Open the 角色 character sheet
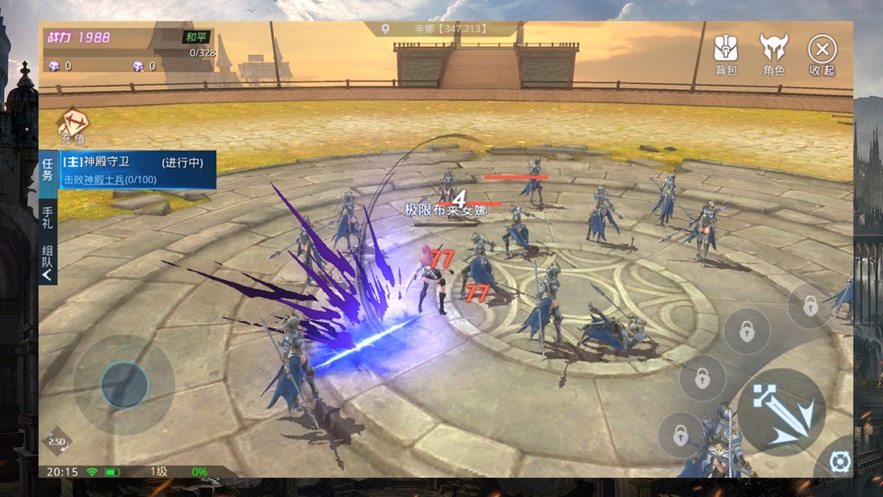Viewport: 883px width, 497px height. (773, 54)
